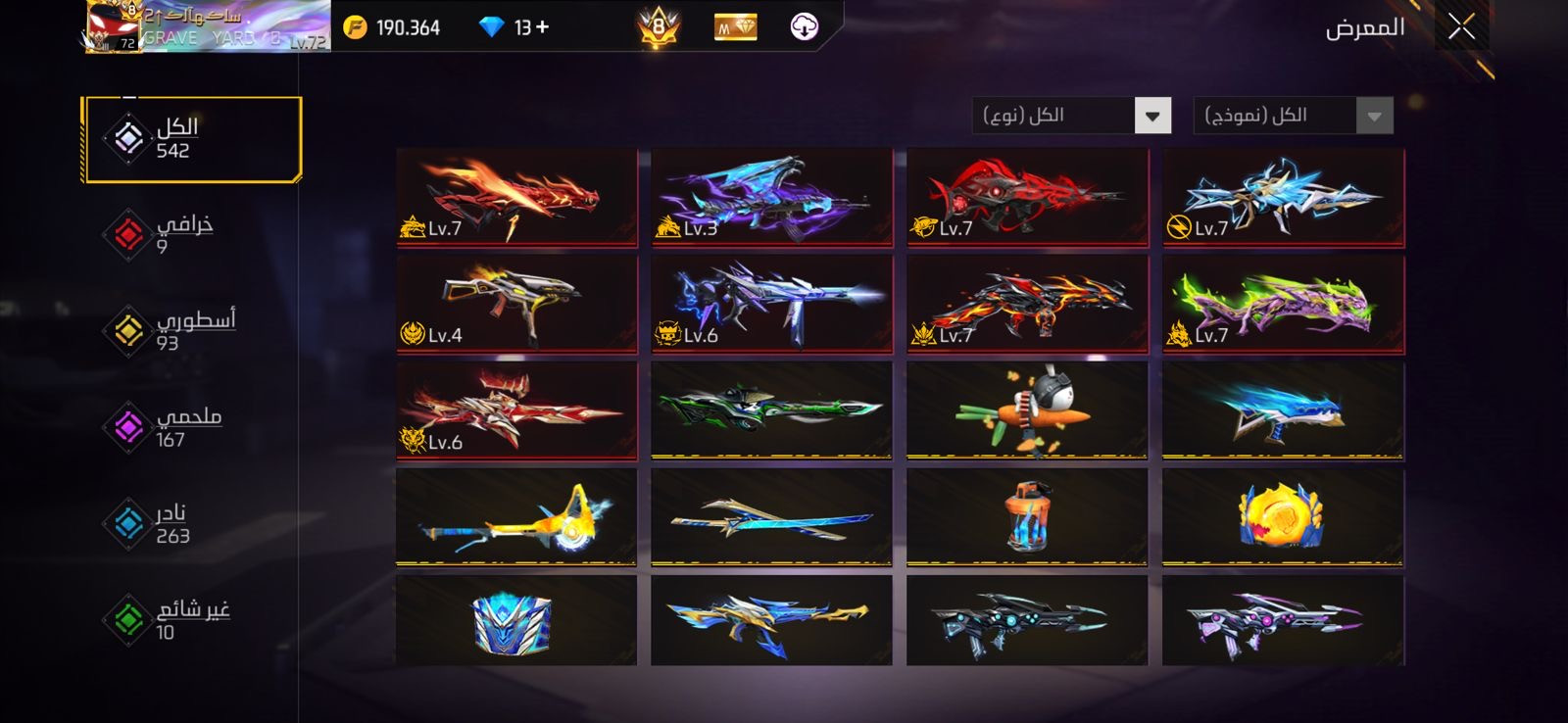Choose the yellow Lv.4 submachine gun skin
The width and height of the screenshot is (1568, 723).
(516, 304)
